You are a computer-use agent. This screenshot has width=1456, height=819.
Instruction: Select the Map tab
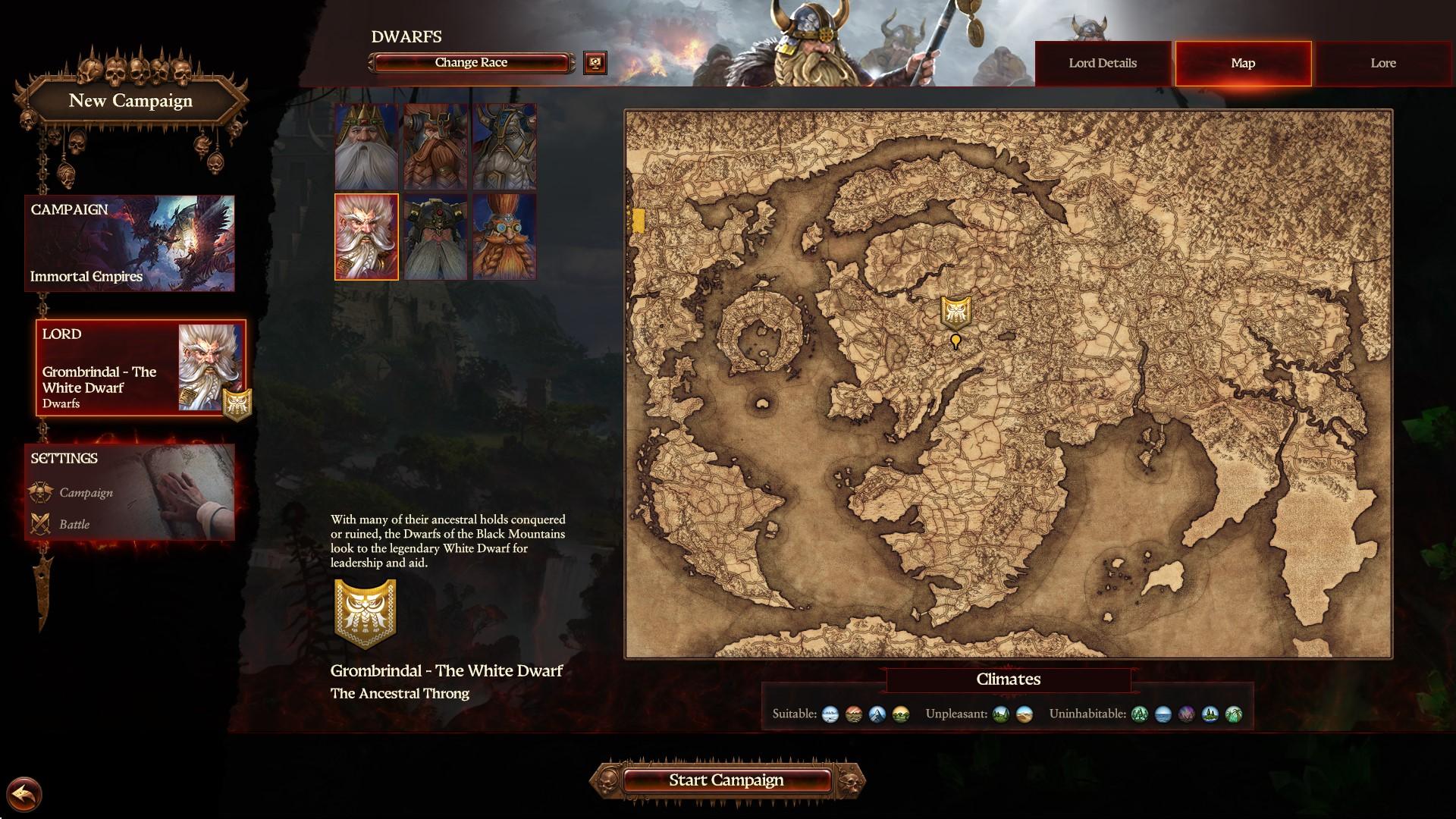coord(1243,63)
